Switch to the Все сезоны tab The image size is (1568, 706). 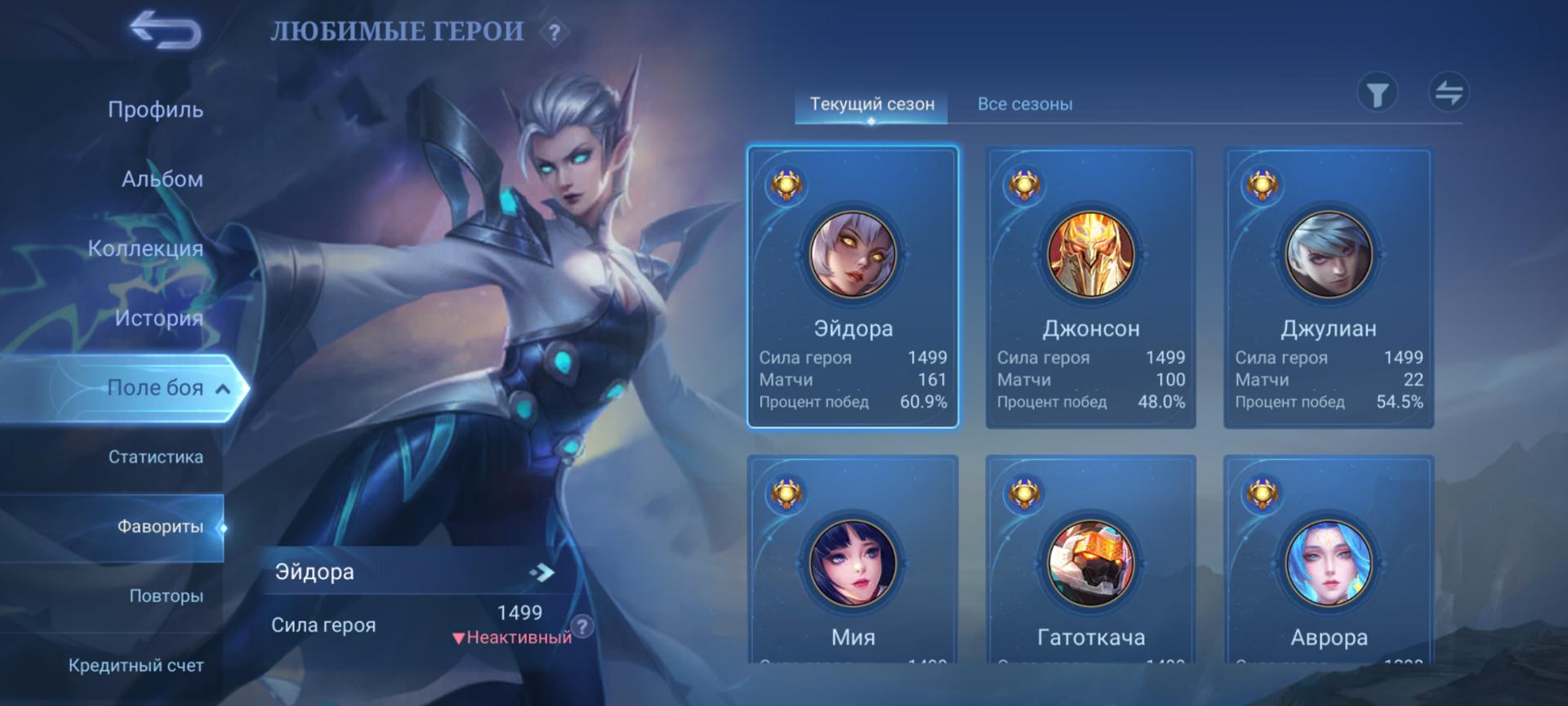click(x=1025, y=105)
